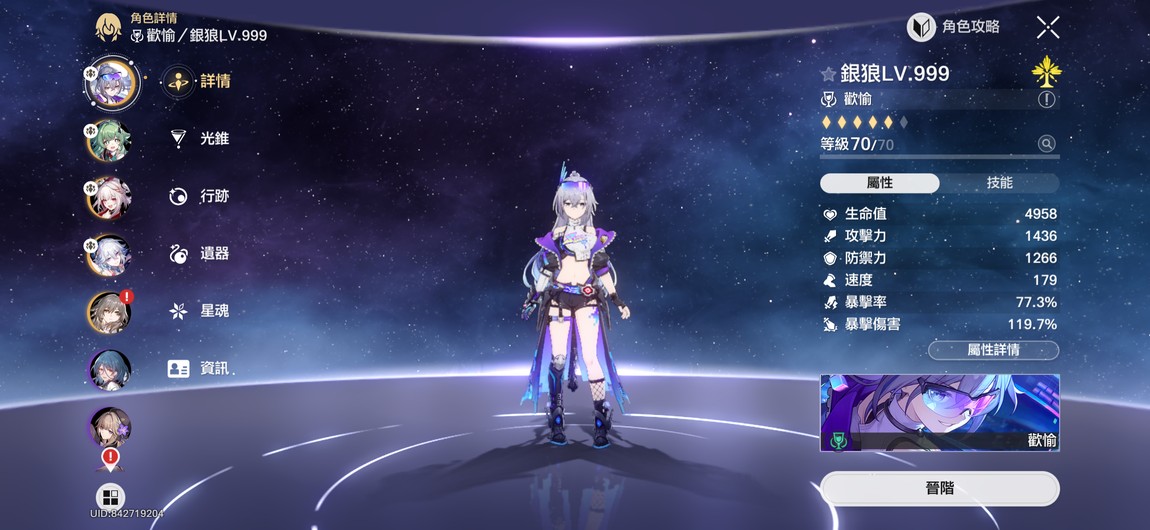
Task: Select the green-haired character portrait
Action: (109, 140)
